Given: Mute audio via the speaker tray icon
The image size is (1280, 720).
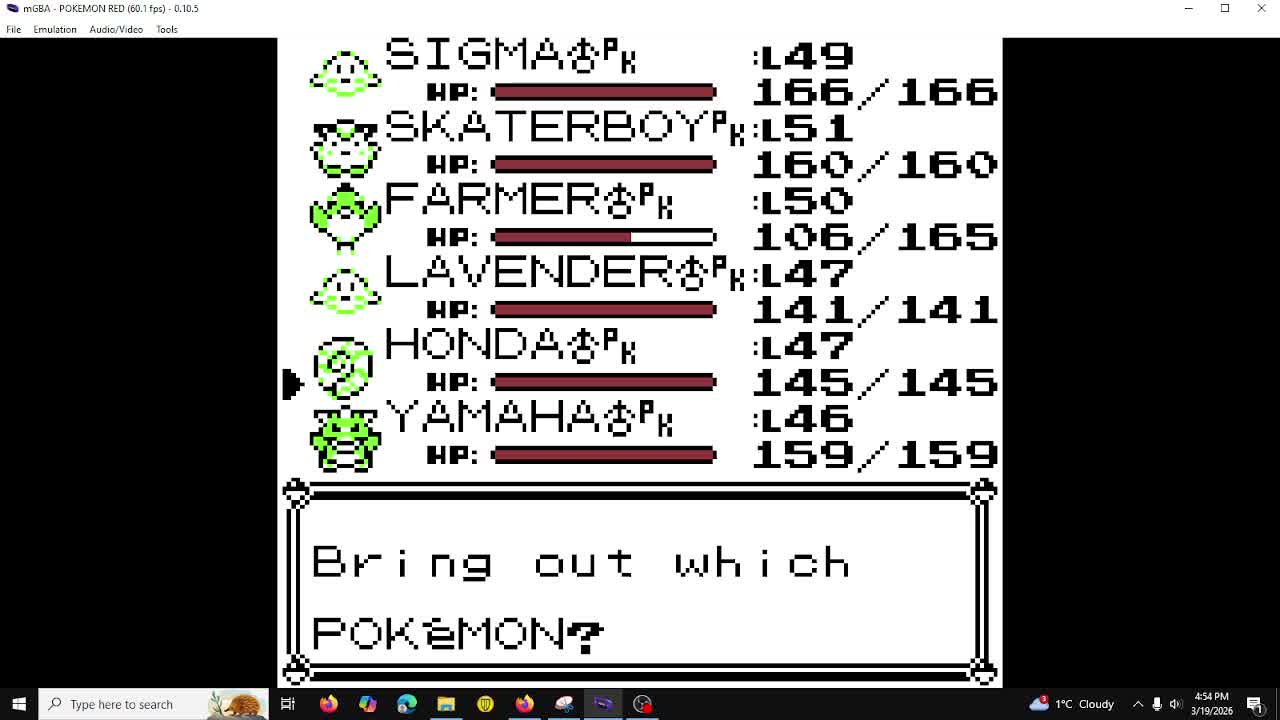Looking at the screenshot, I should (1176, 704).
